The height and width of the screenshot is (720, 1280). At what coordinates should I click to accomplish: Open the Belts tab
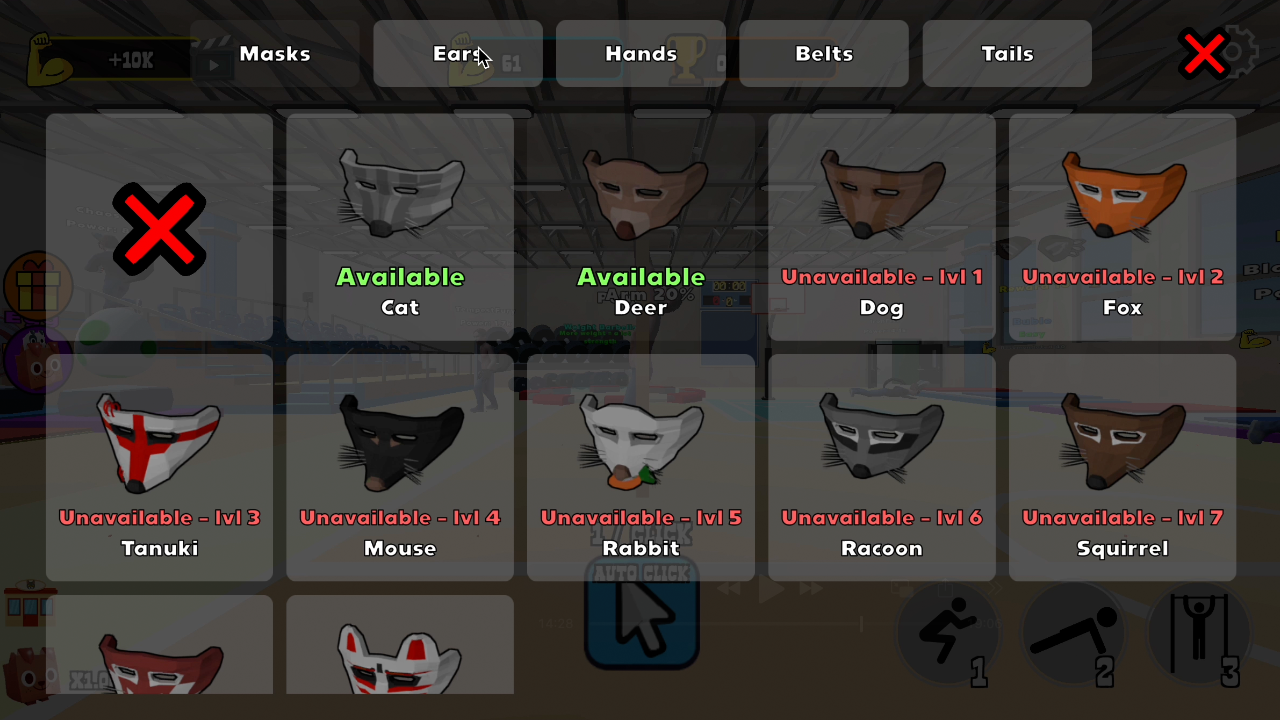point(823,53)
